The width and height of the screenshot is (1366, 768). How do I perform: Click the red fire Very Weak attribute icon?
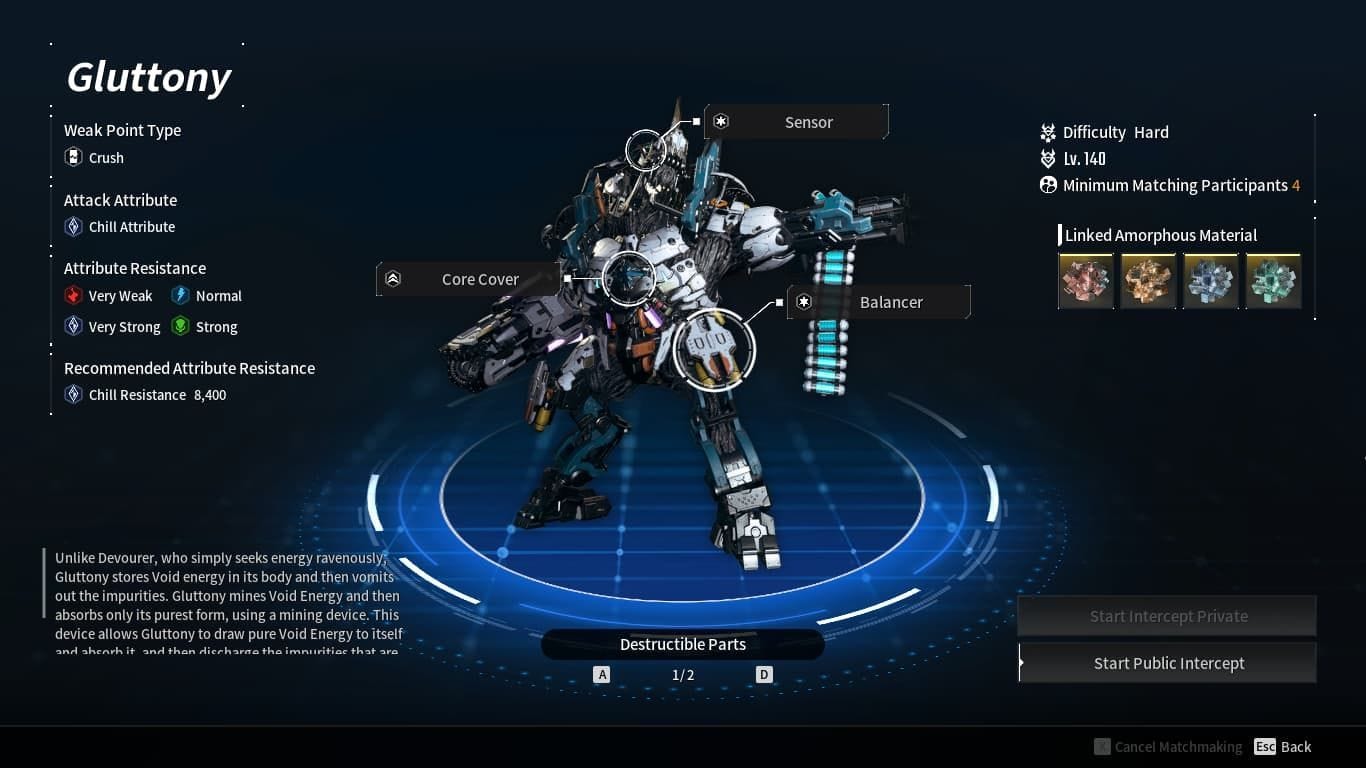(x=72, y=295)
